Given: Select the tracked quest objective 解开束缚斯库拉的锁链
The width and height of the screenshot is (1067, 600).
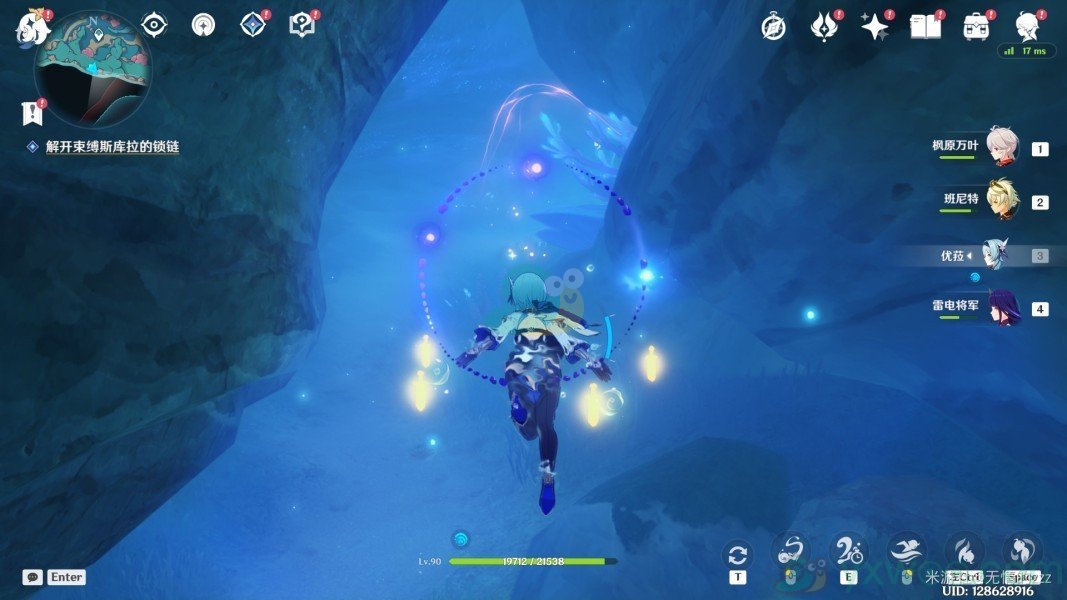Looking at the screenshot, I should [x=112, y=146].
